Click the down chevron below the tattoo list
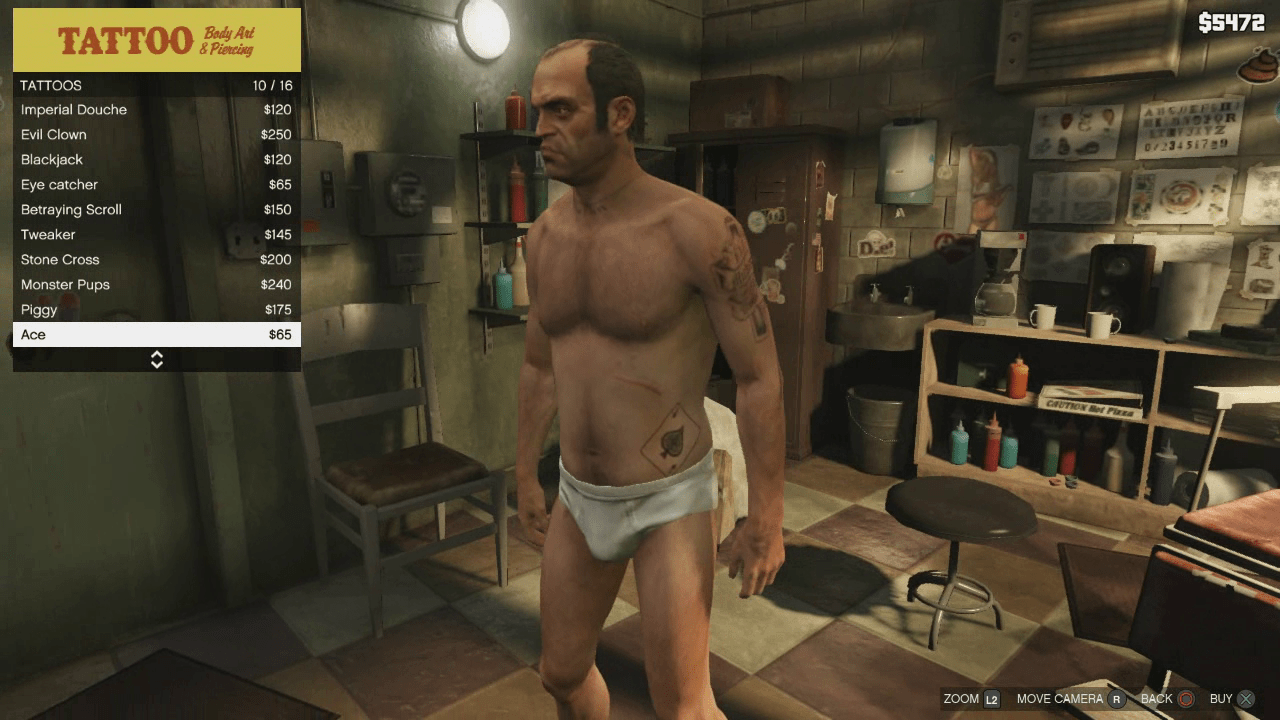This screenshot has width=1280, height=720. (156, 363)
